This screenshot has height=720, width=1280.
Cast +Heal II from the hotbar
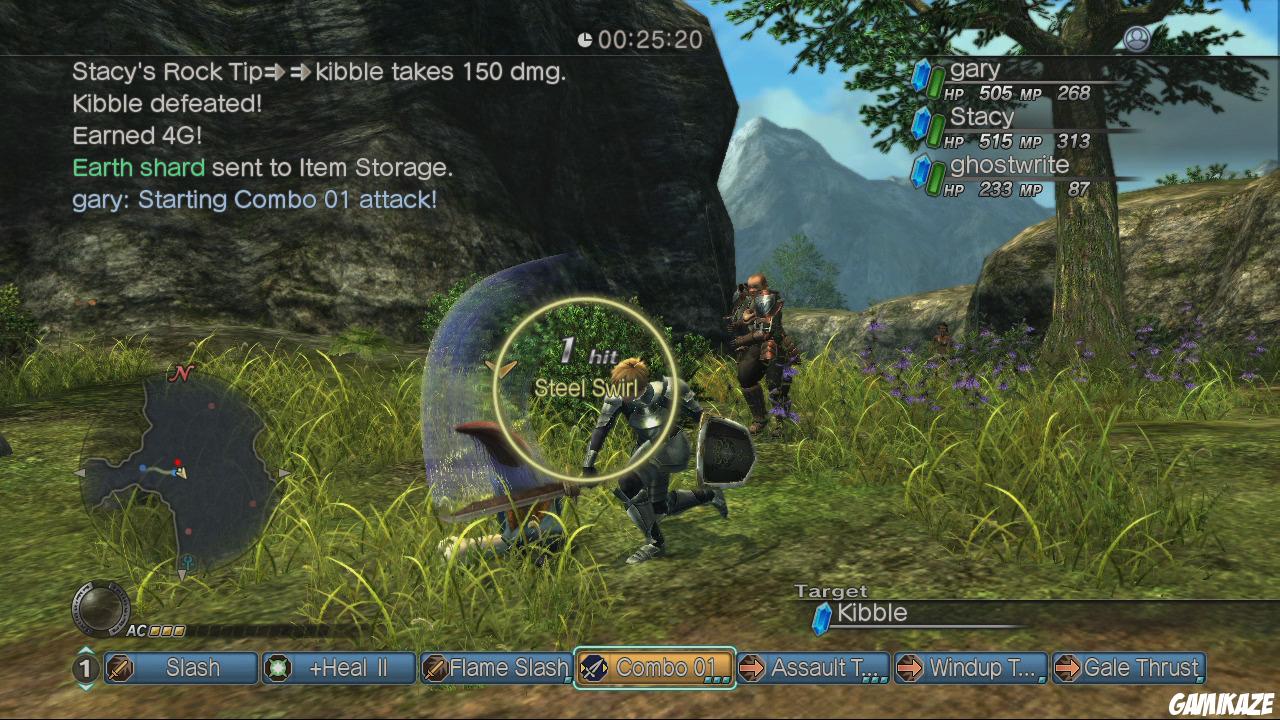point(339,668)
